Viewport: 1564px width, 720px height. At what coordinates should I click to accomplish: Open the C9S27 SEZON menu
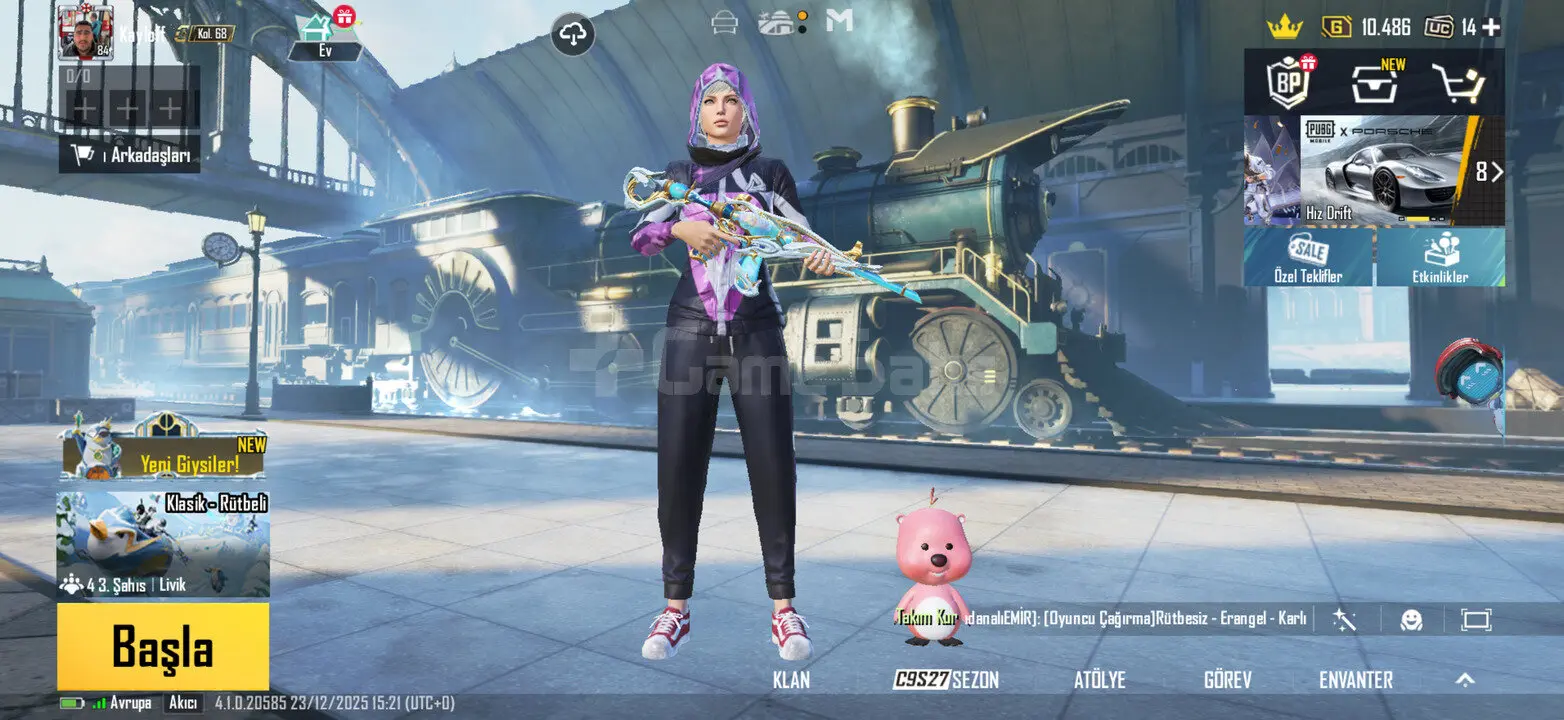tap(946, 680)
